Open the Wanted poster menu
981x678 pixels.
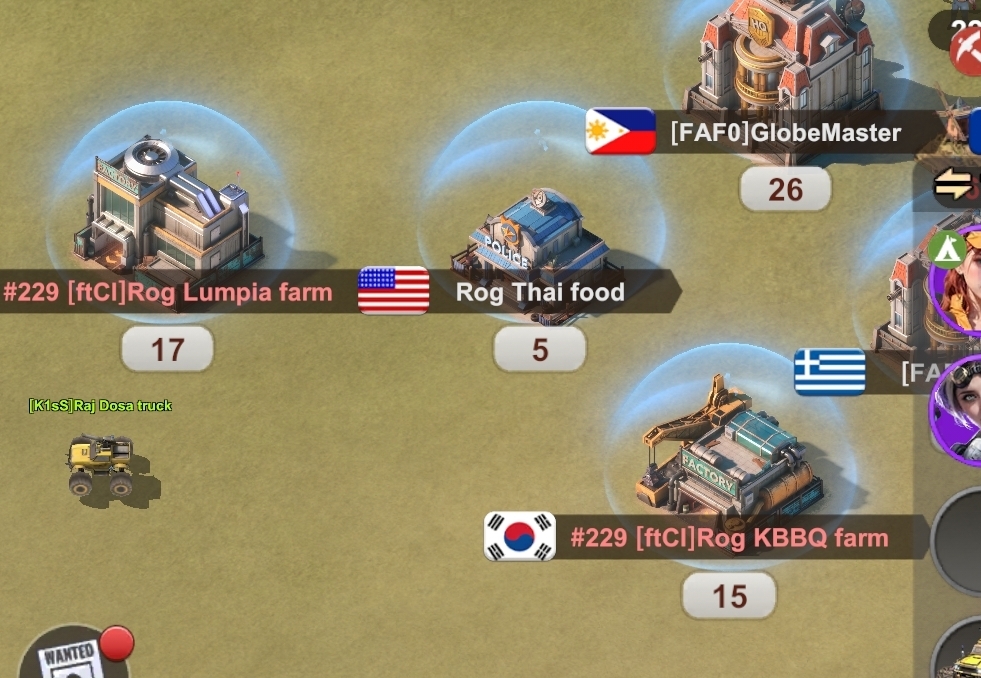point(70,657)
